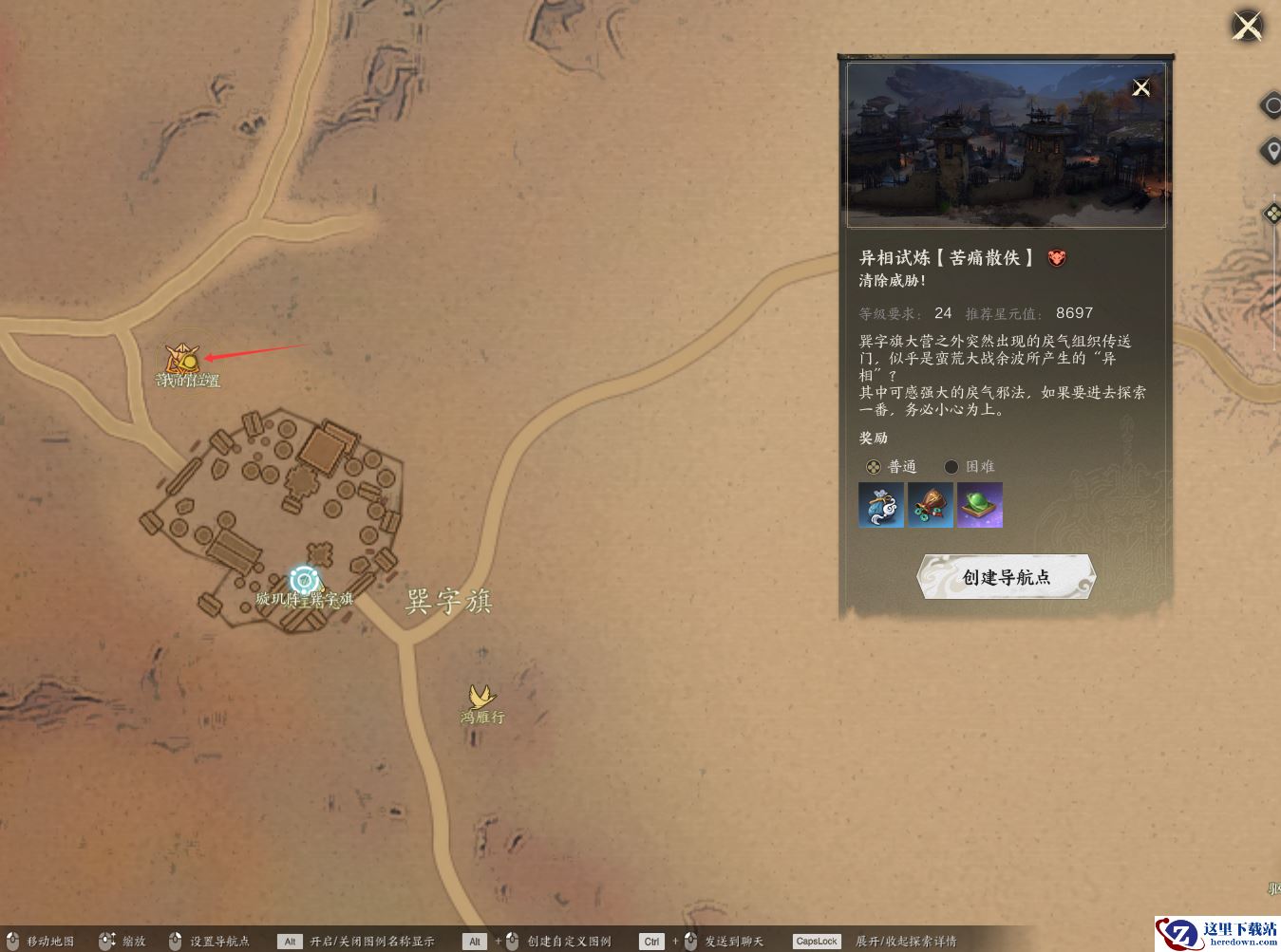Inspect the coin bag reward icon

pyautogui.click(x=931, y=505)
